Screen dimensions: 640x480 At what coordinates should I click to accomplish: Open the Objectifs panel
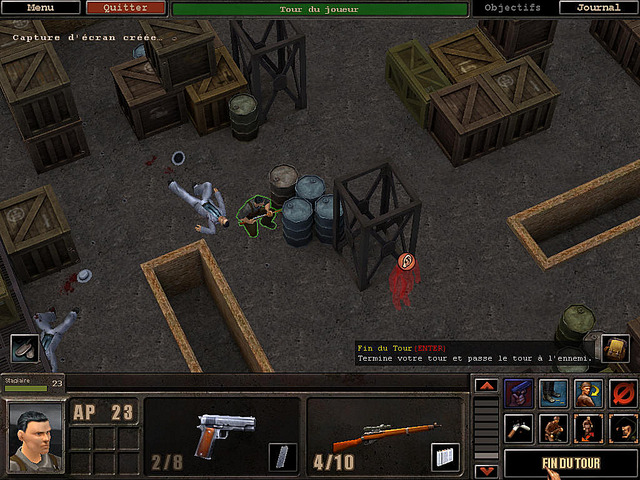coord(512,8)
